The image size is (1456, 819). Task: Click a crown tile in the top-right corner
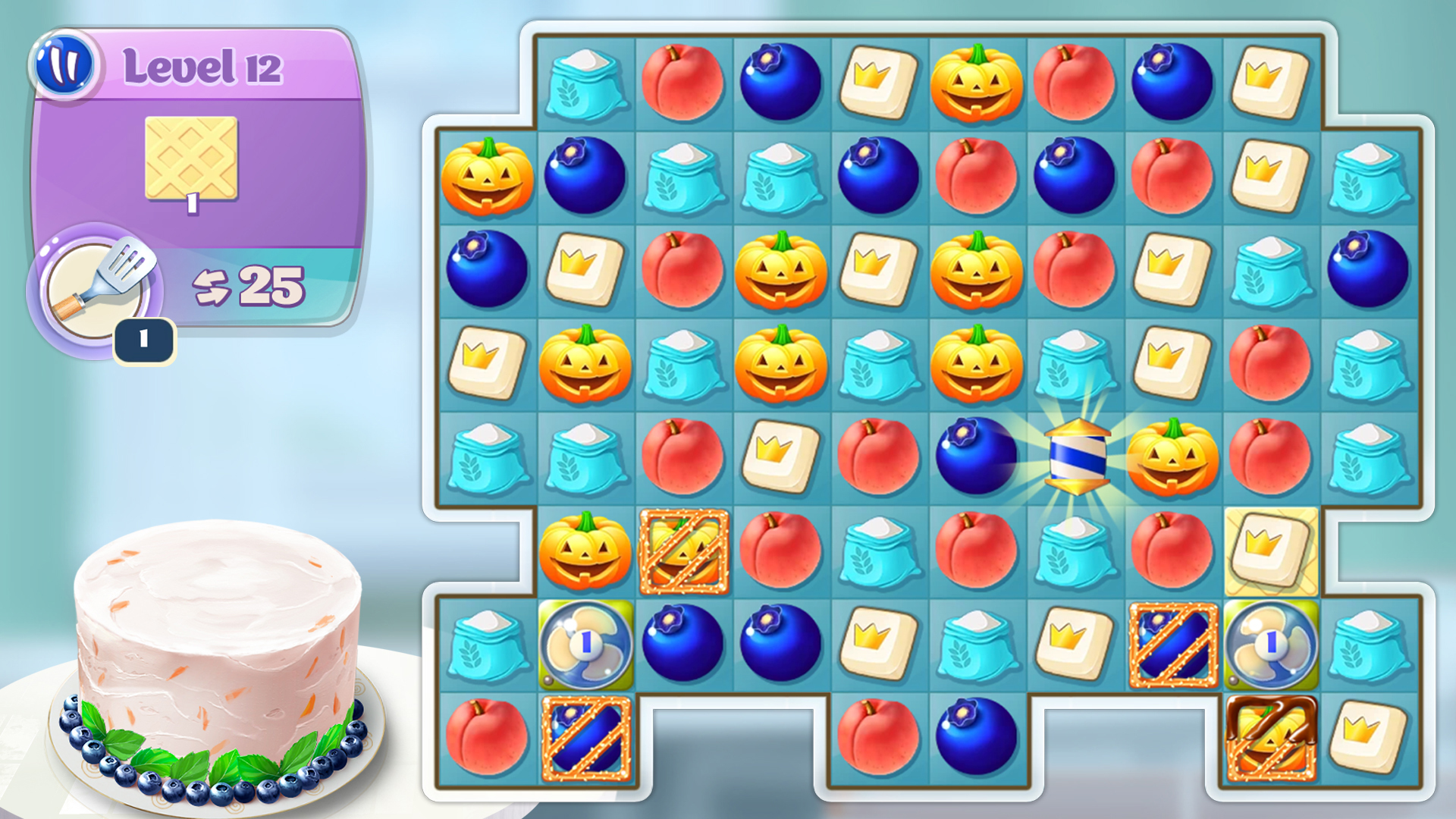(x=1270, y=80)
